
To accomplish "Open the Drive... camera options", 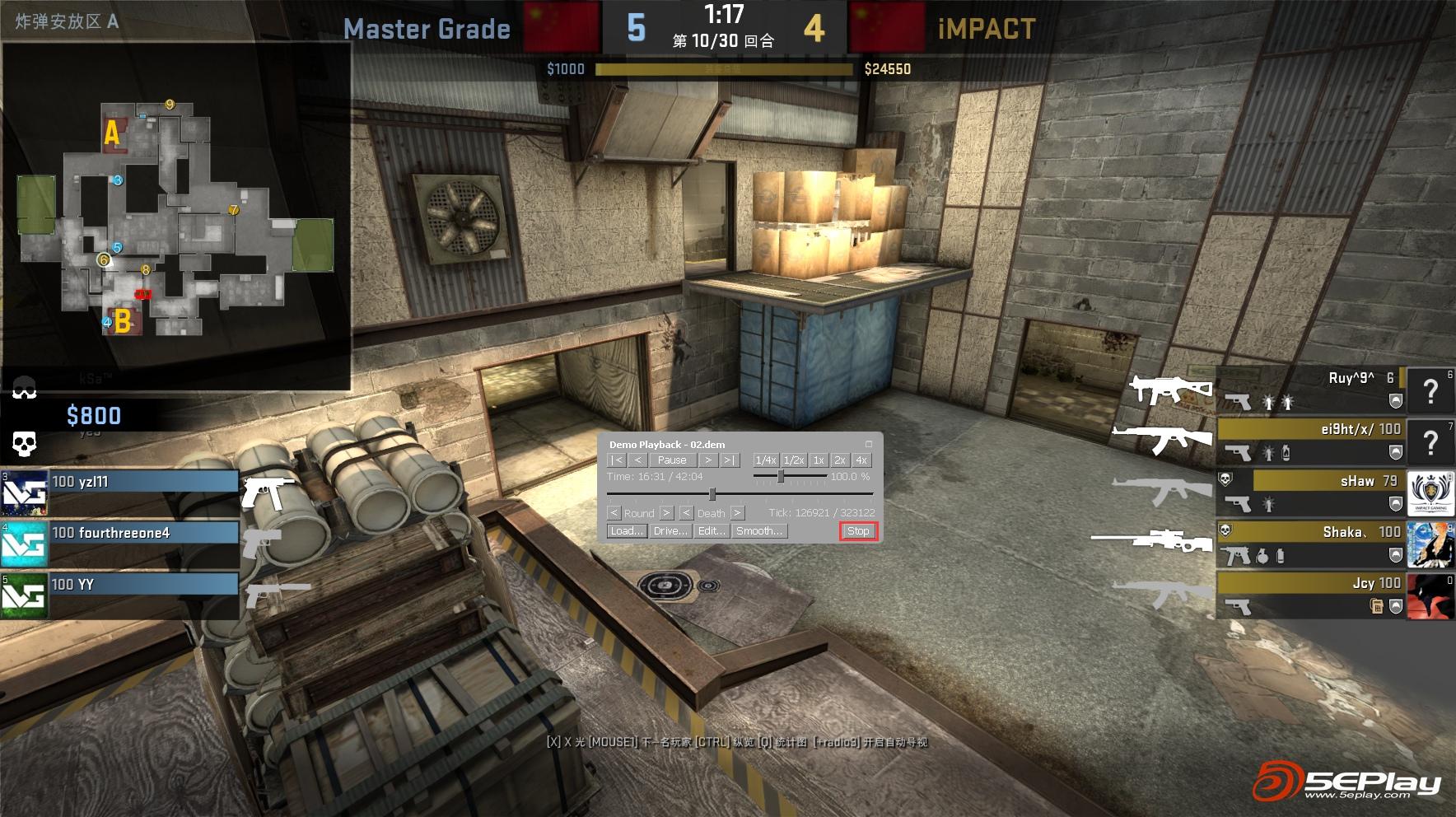I will tap(670, 531).
